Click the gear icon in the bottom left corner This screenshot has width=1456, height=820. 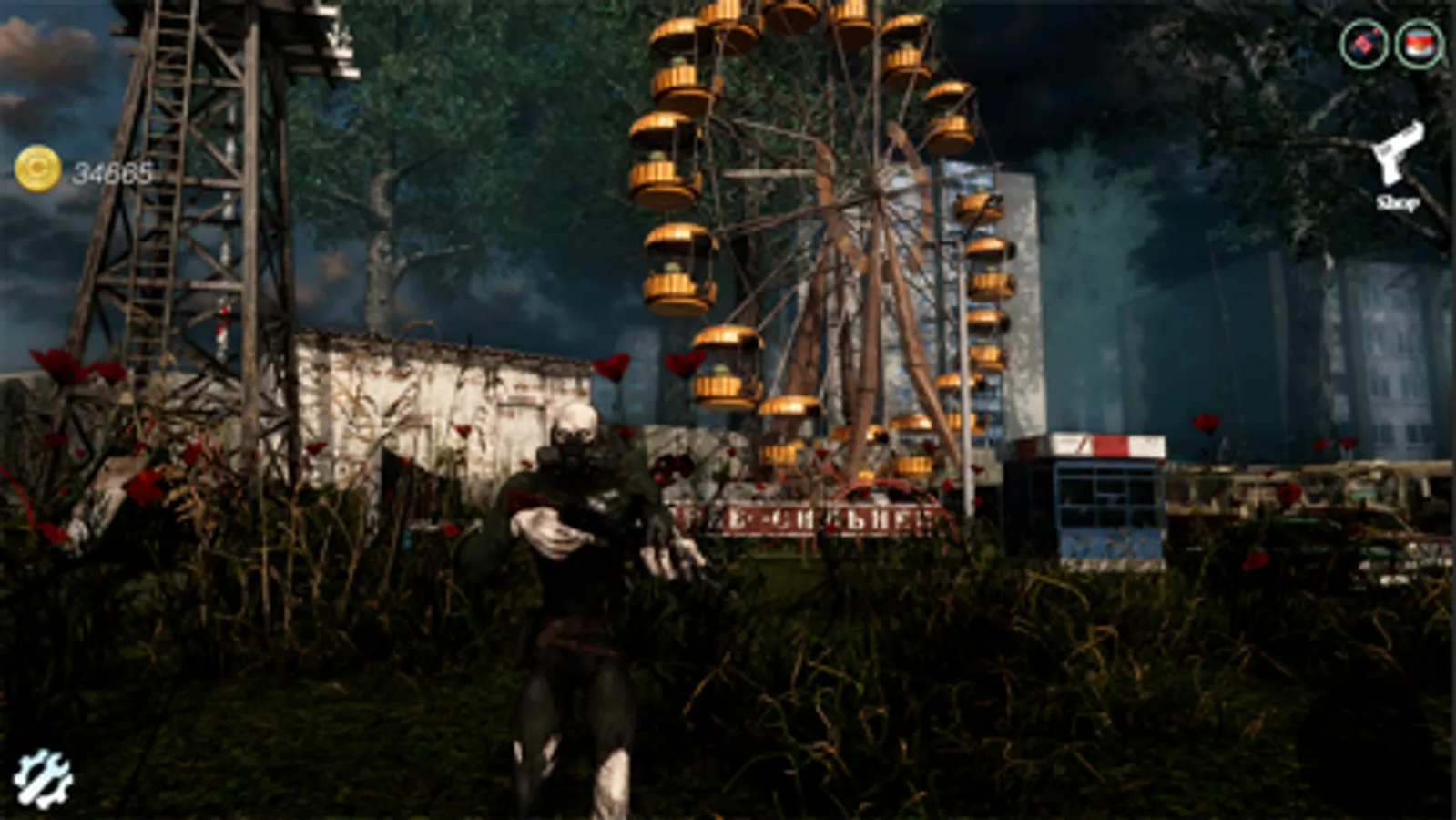(43, 779)
